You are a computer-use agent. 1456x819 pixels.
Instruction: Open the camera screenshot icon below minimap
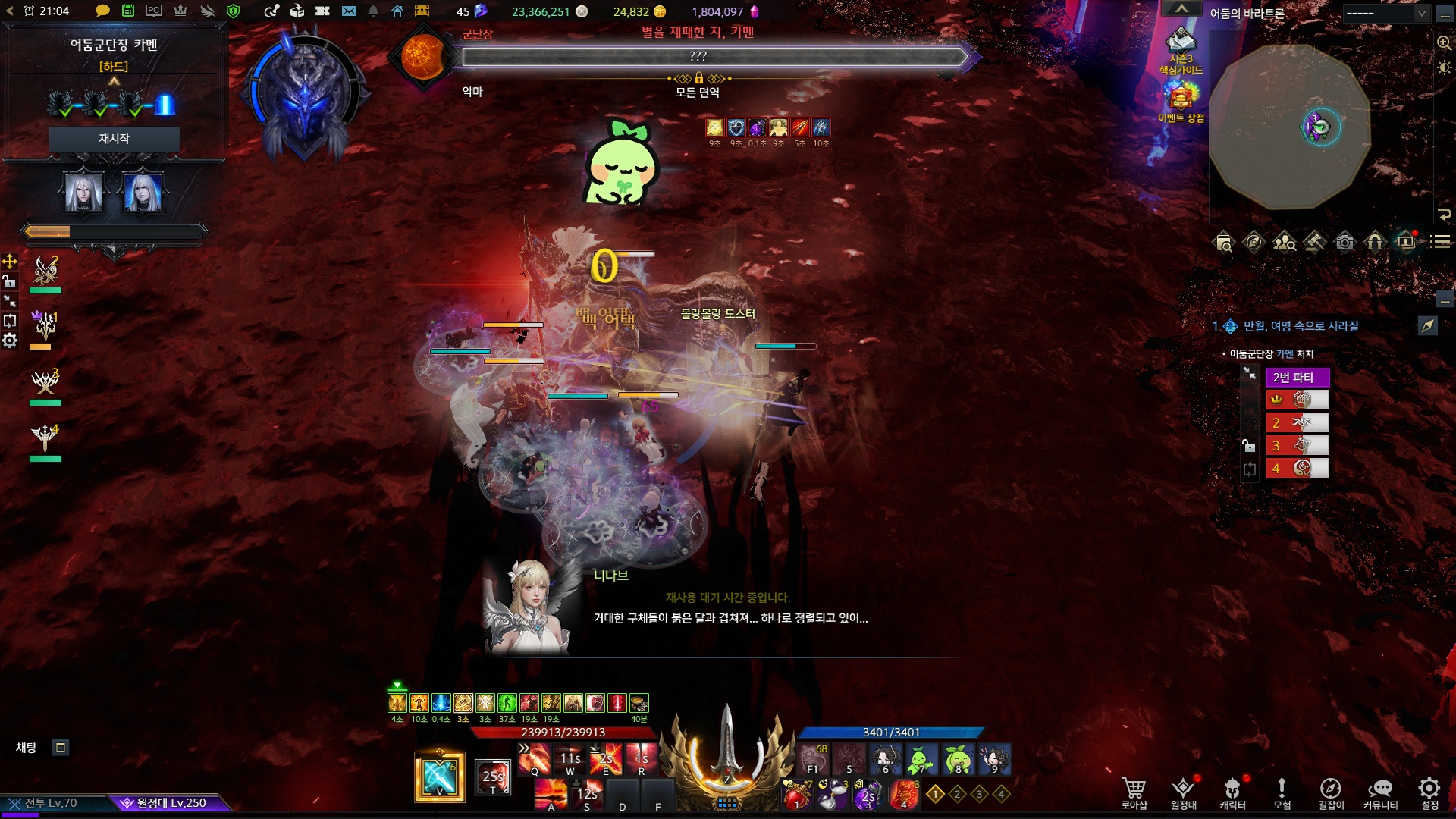(x=1345, y=243)
